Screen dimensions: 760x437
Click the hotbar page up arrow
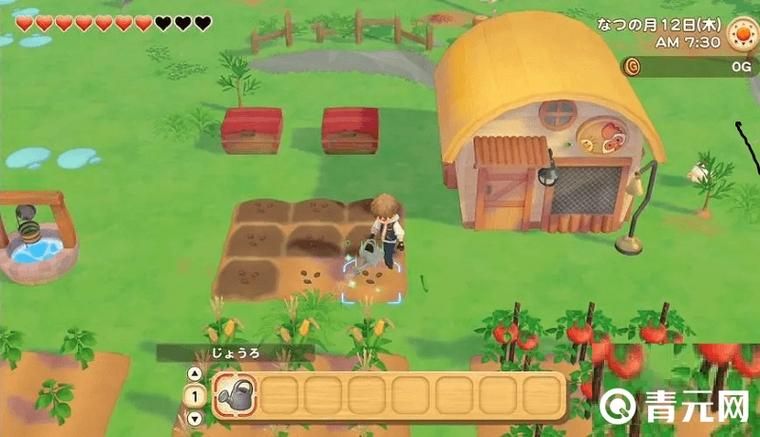(195, 374)
